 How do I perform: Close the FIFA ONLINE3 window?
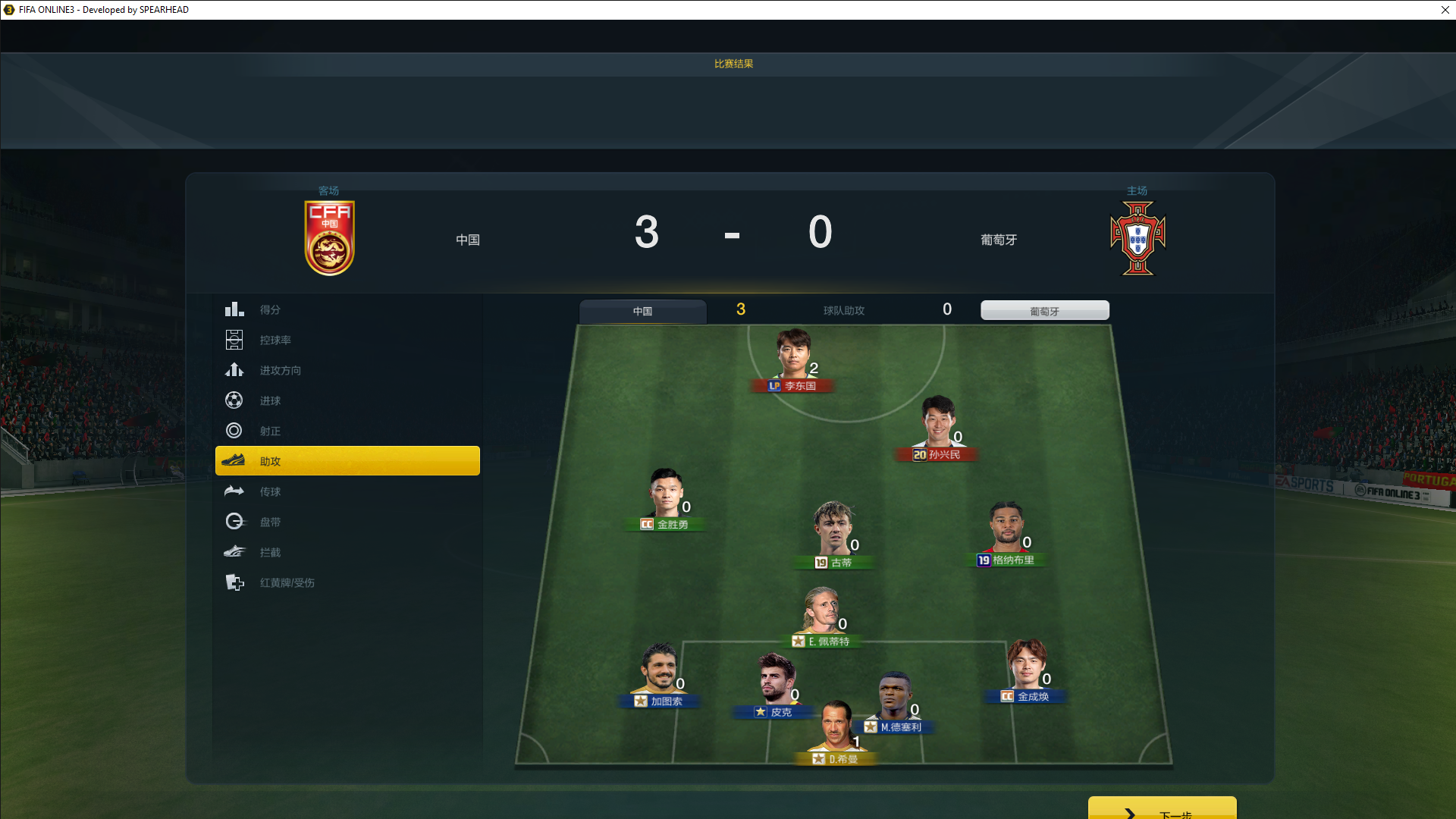(1445, 10)
